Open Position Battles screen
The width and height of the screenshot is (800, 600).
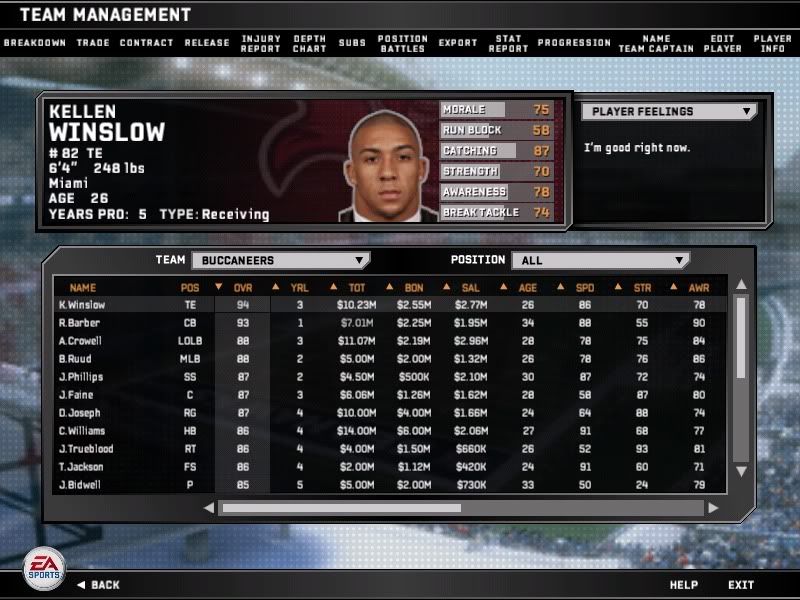point(403,43)
